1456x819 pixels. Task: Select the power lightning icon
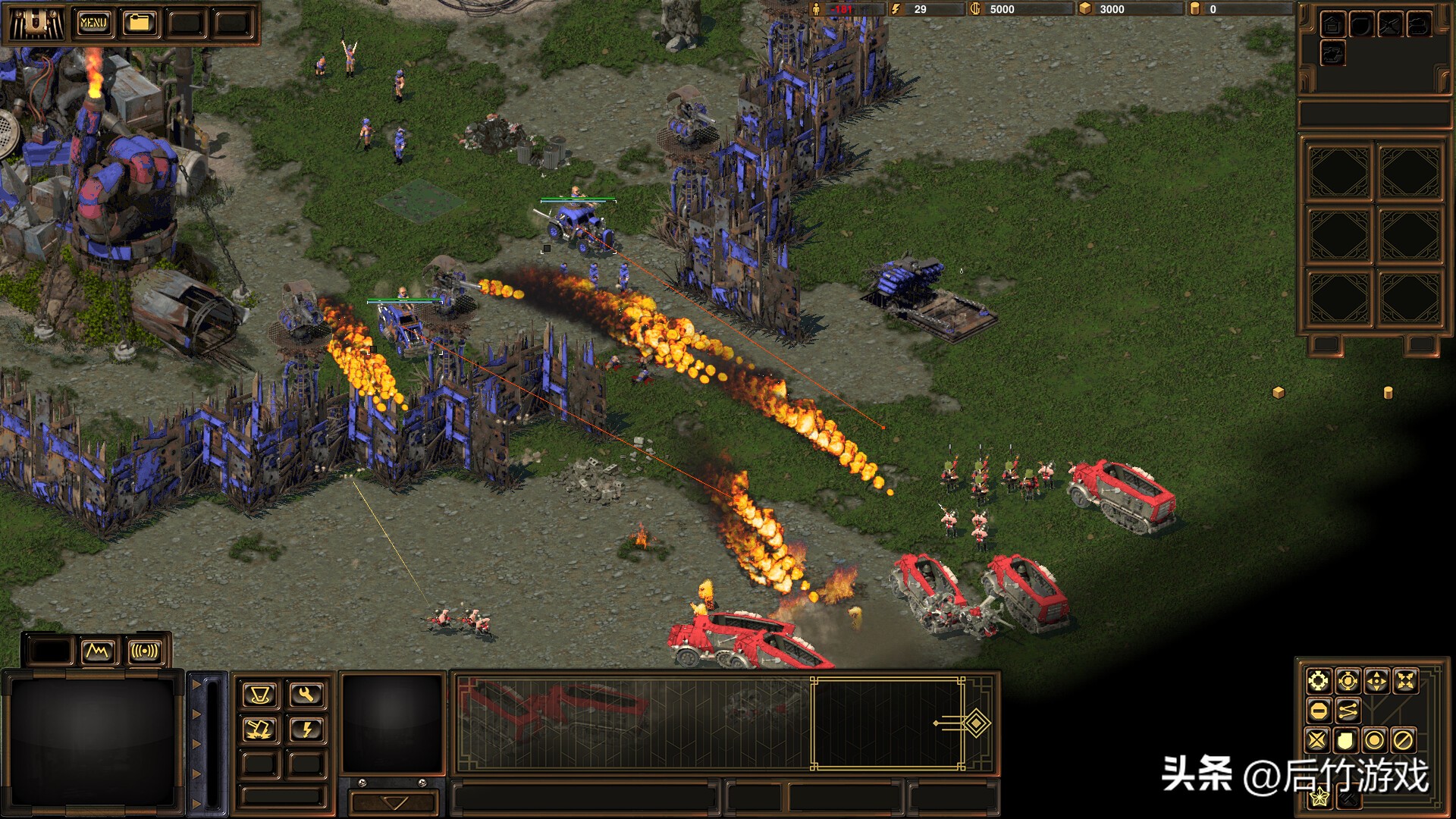click(x=305, y=729)
